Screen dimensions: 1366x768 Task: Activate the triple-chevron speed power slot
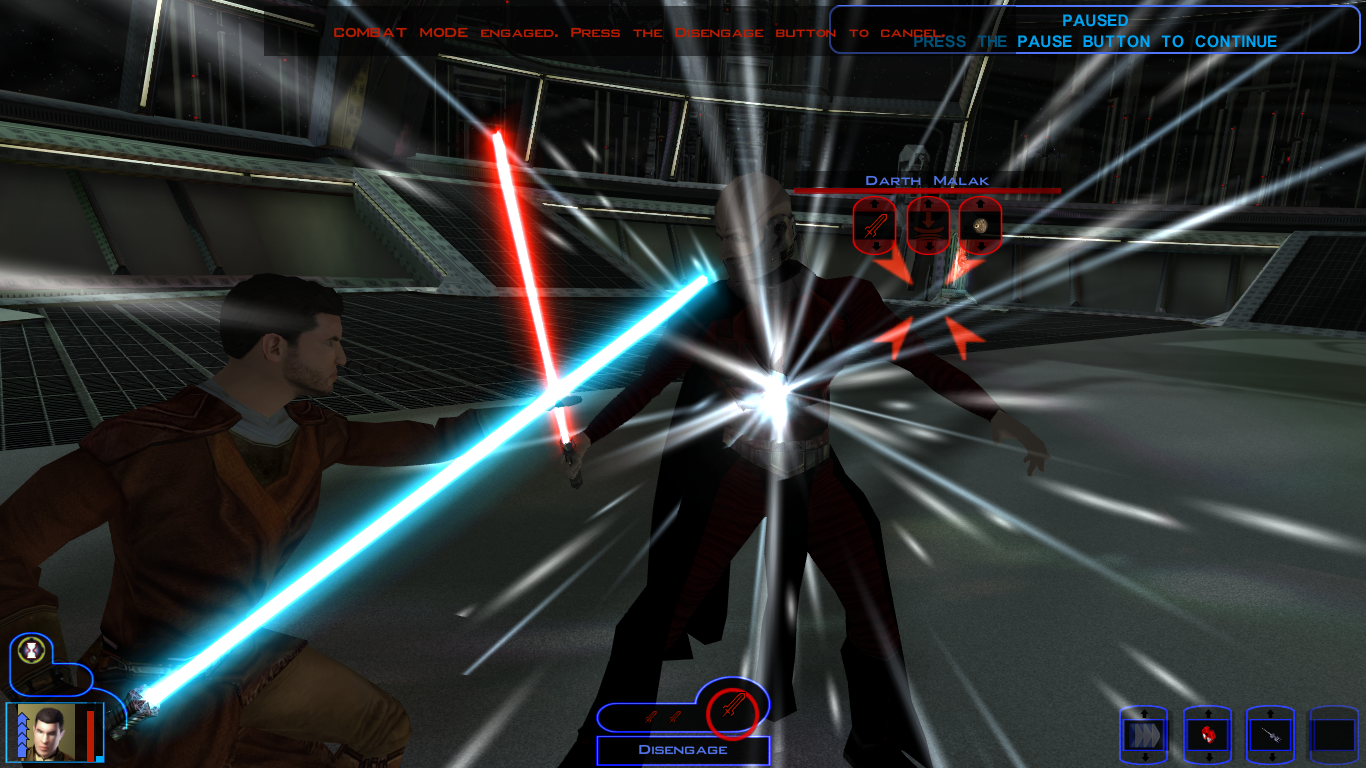click(x=1143, y=736)
